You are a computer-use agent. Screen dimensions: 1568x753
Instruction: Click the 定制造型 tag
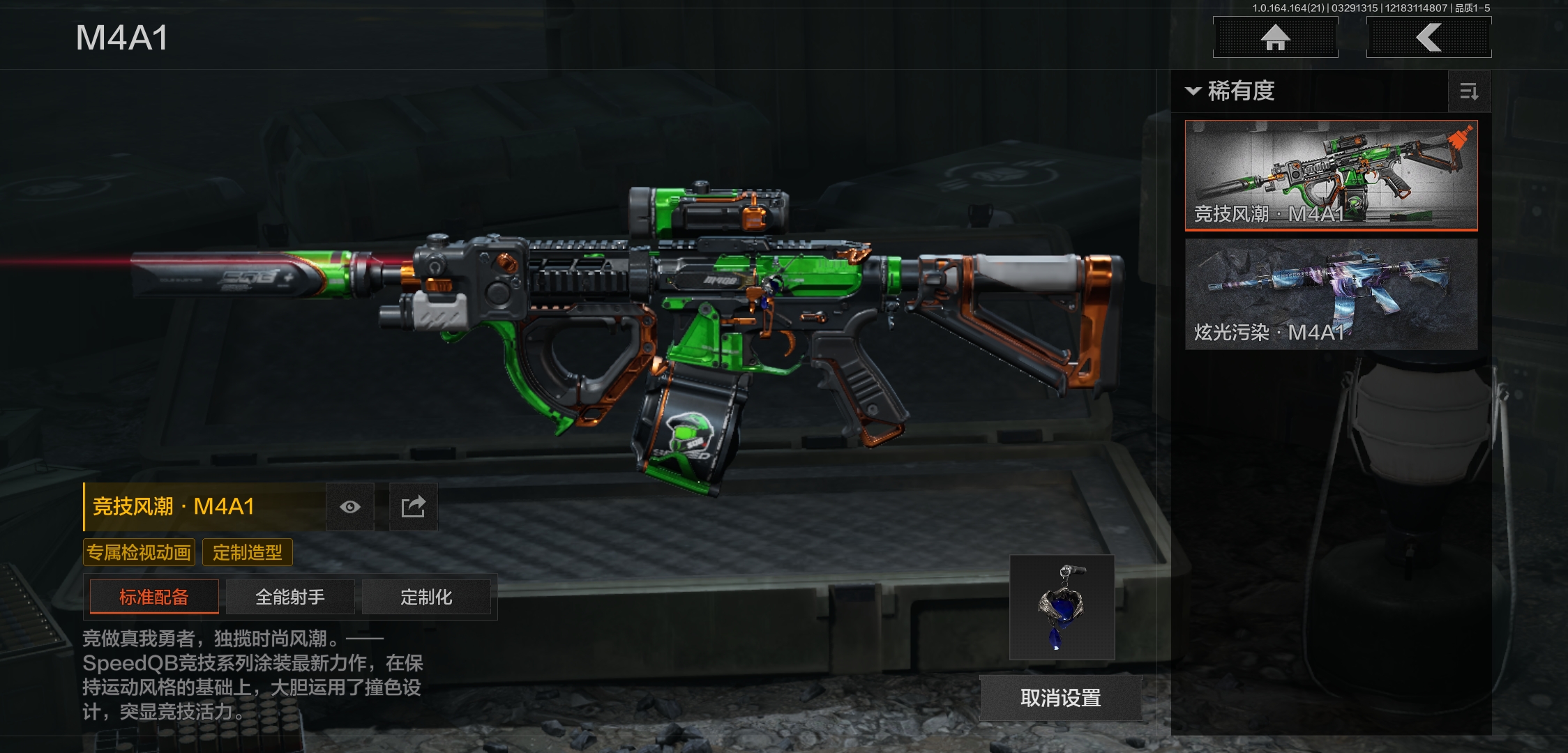(248, 553)
